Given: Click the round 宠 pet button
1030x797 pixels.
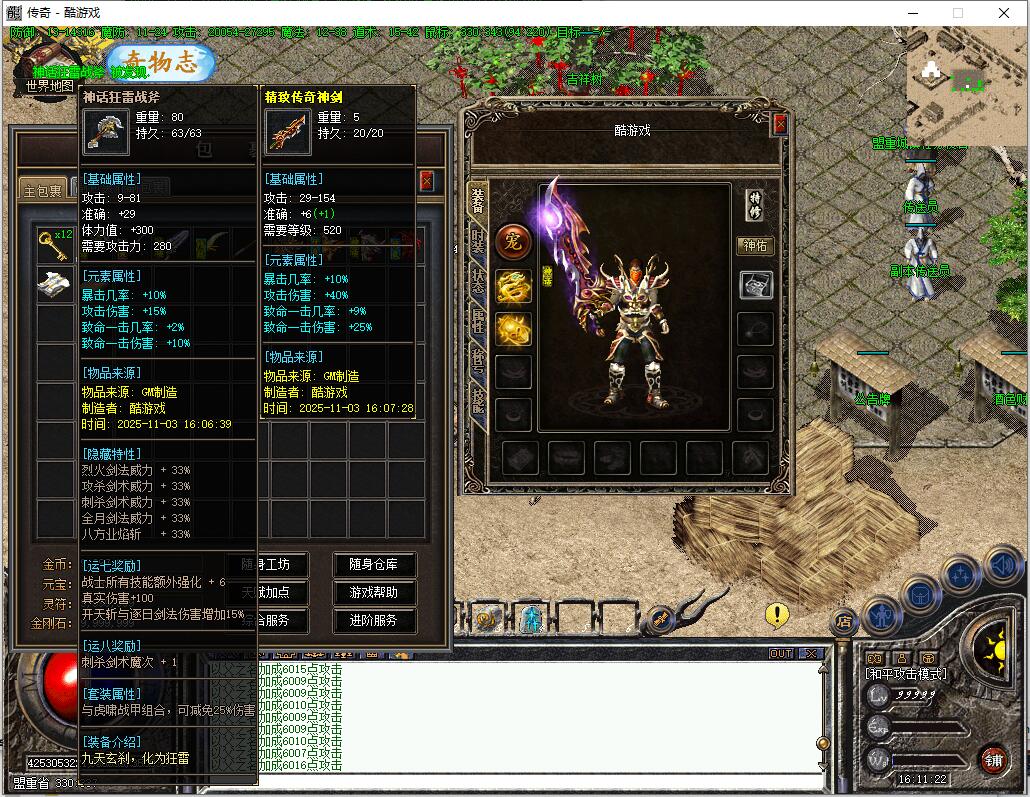Looking at the screenshot, I should [513, 241].
